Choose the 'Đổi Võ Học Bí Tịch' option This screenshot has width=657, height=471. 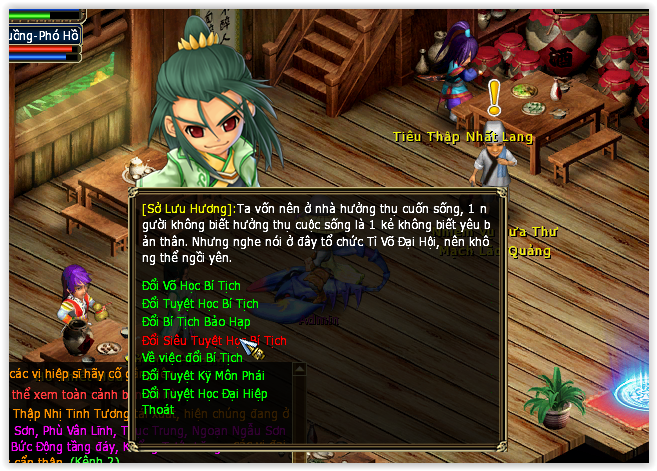click(x=191, y=286)
